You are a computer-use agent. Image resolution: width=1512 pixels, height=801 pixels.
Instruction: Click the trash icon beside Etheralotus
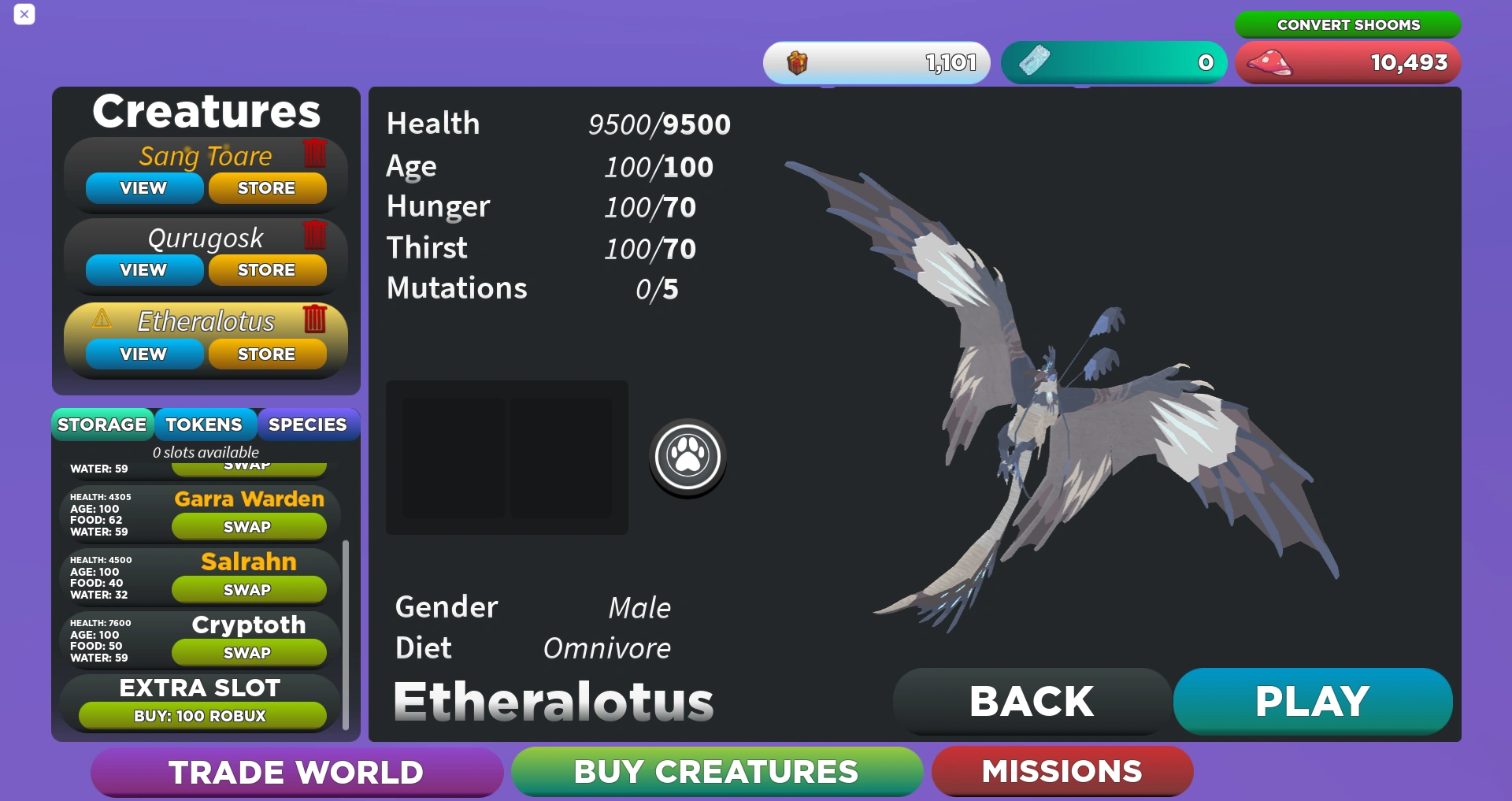click(x=316, y=321)
